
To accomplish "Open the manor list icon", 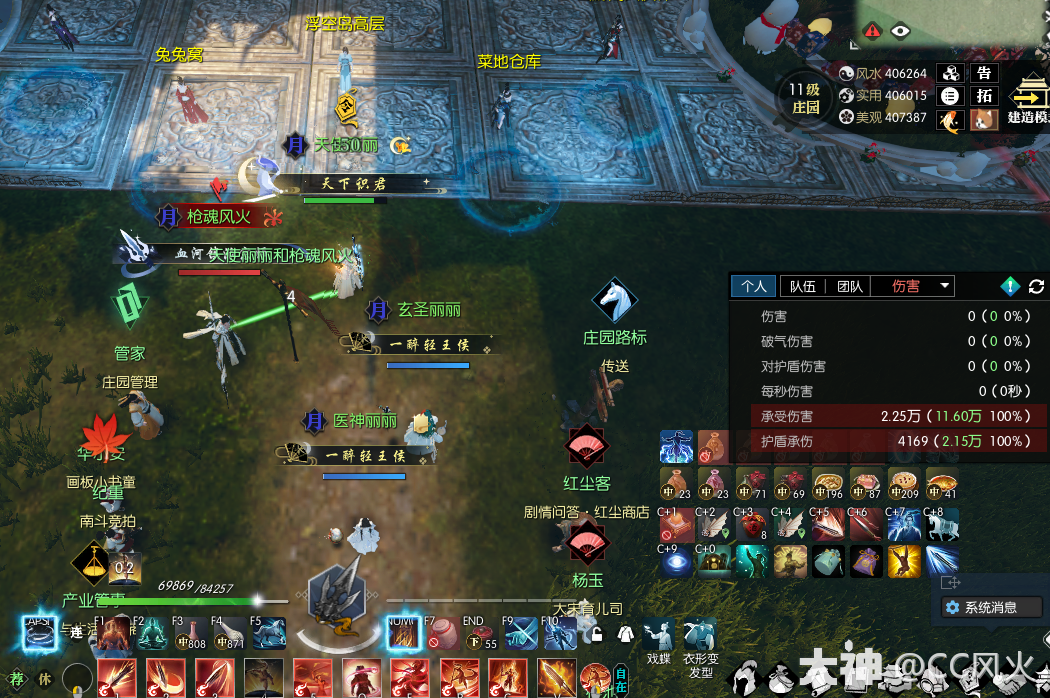I will click(x=951, y=96).
